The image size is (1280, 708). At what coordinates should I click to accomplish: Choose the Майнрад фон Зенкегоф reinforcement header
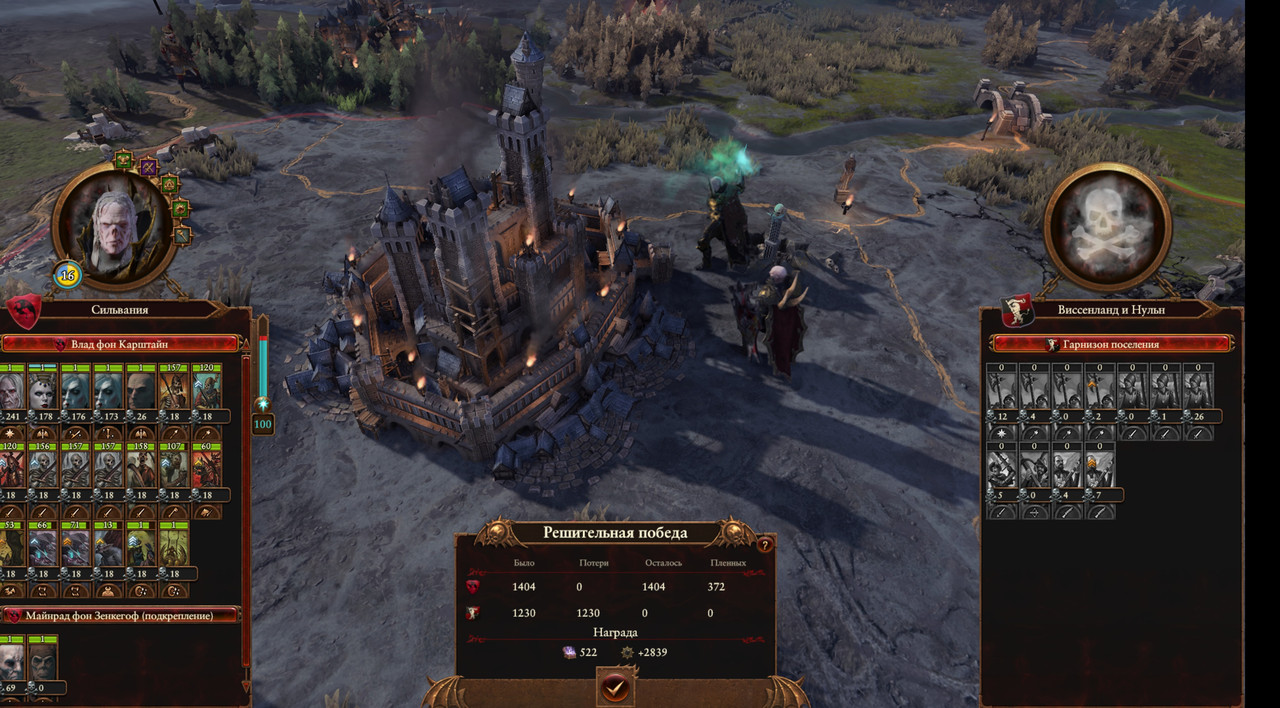point(122,616)
